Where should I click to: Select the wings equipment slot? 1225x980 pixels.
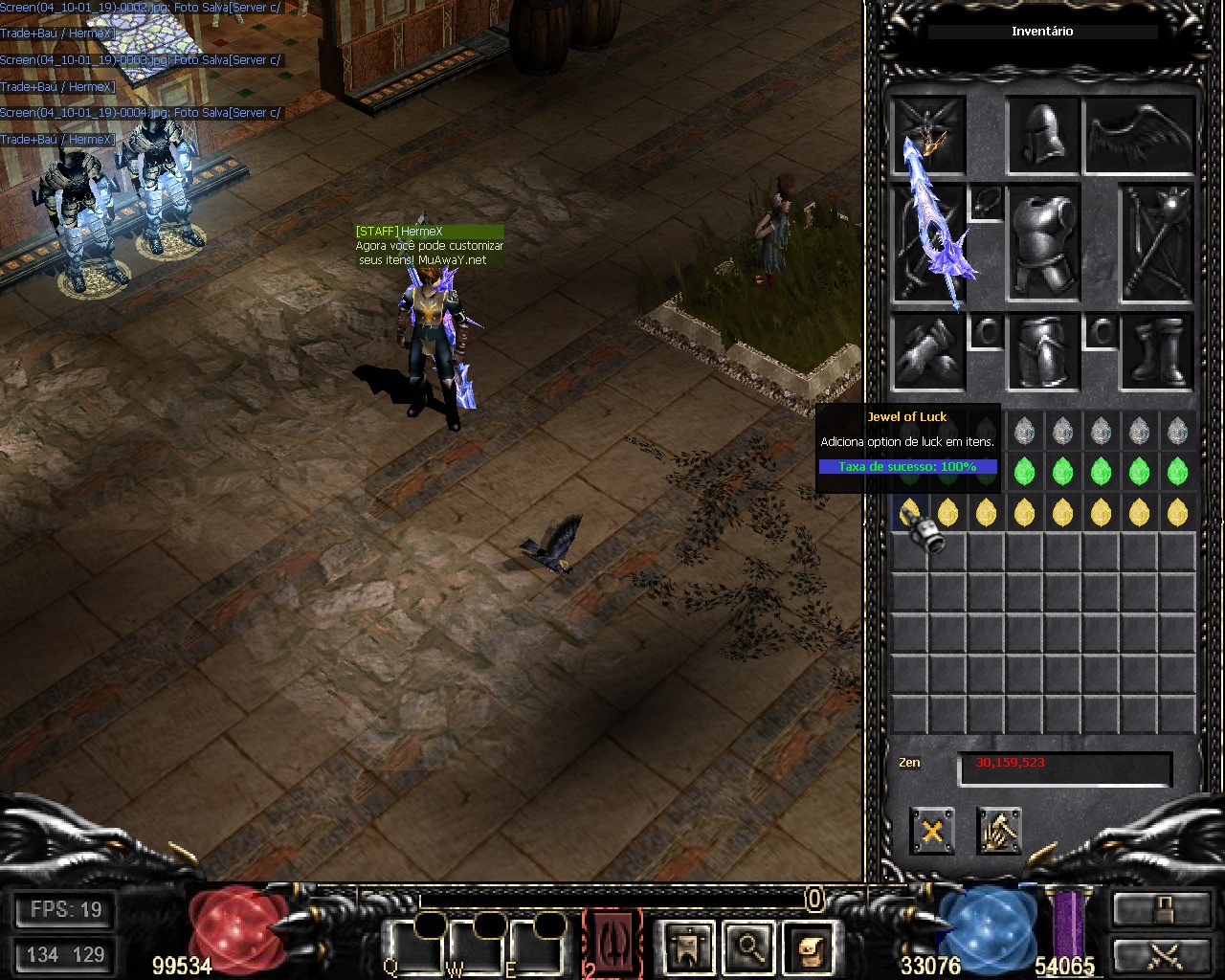pyautogui.click(x=1140, y=135)
